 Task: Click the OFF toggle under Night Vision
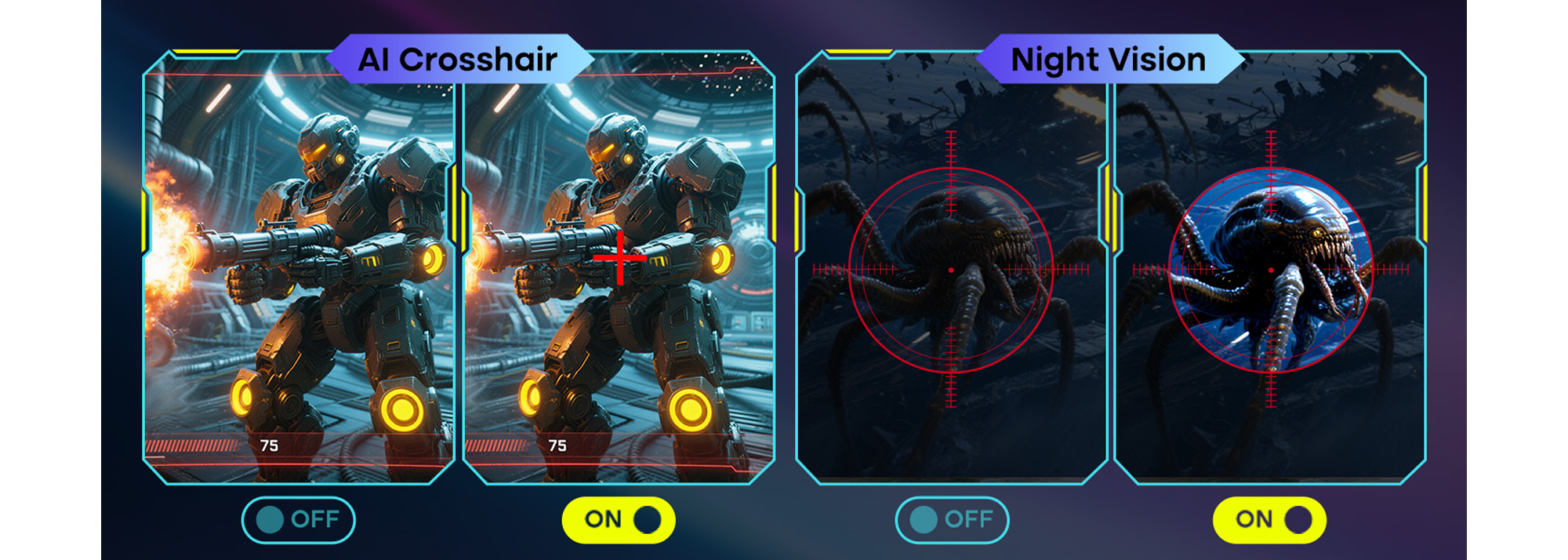click(x=952, y=520)
